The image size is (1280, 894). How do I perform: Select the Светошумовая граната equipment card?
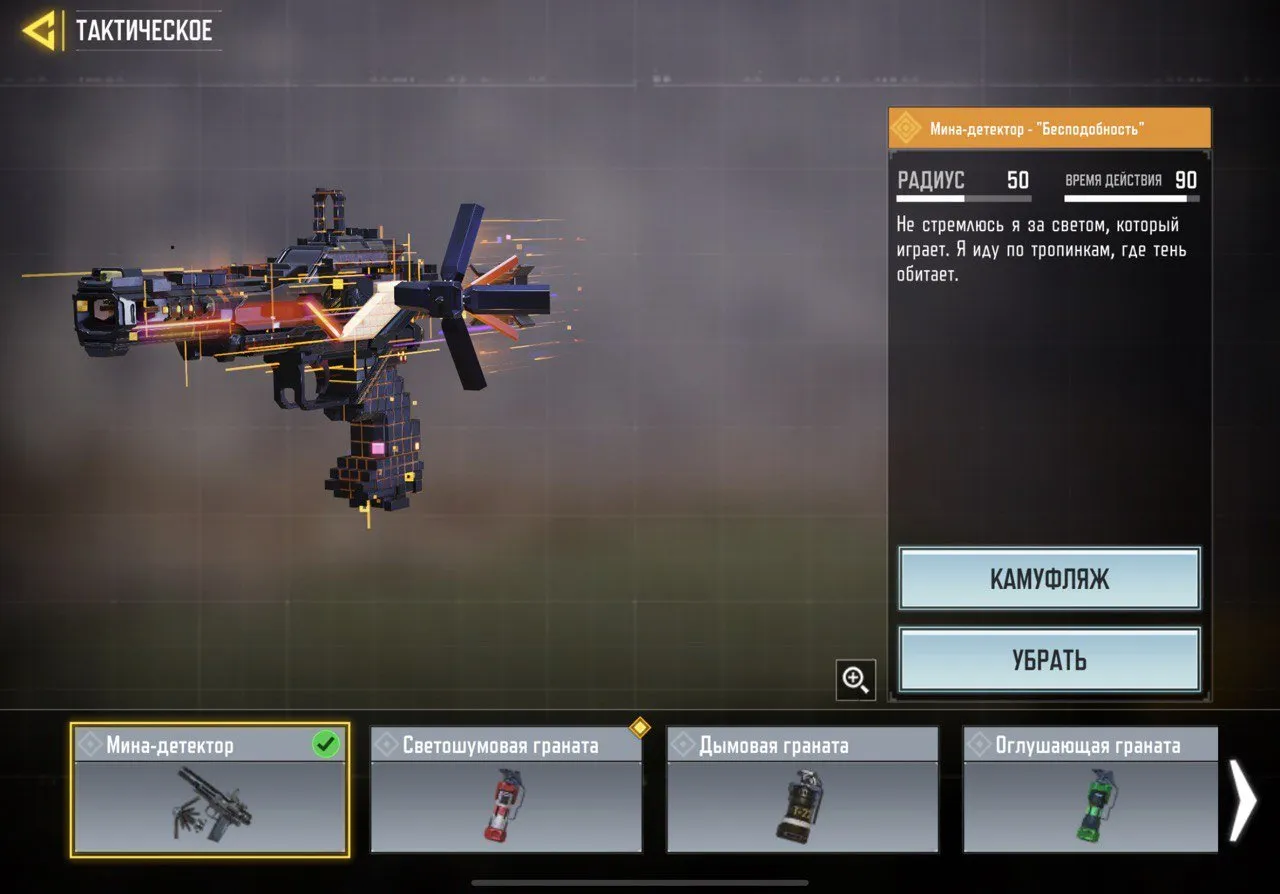(506, 790)
